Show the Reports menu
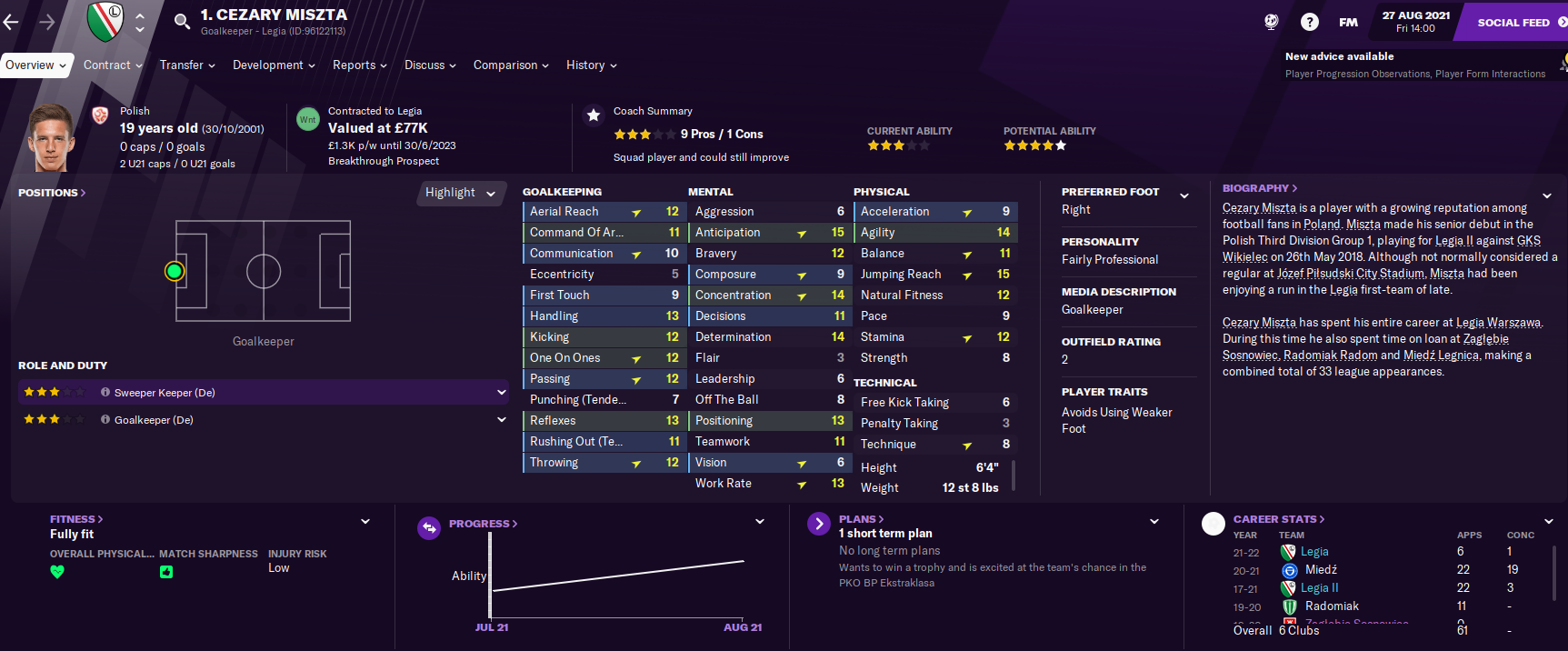Screen dimensions: 1568x651 click(359, 65)
